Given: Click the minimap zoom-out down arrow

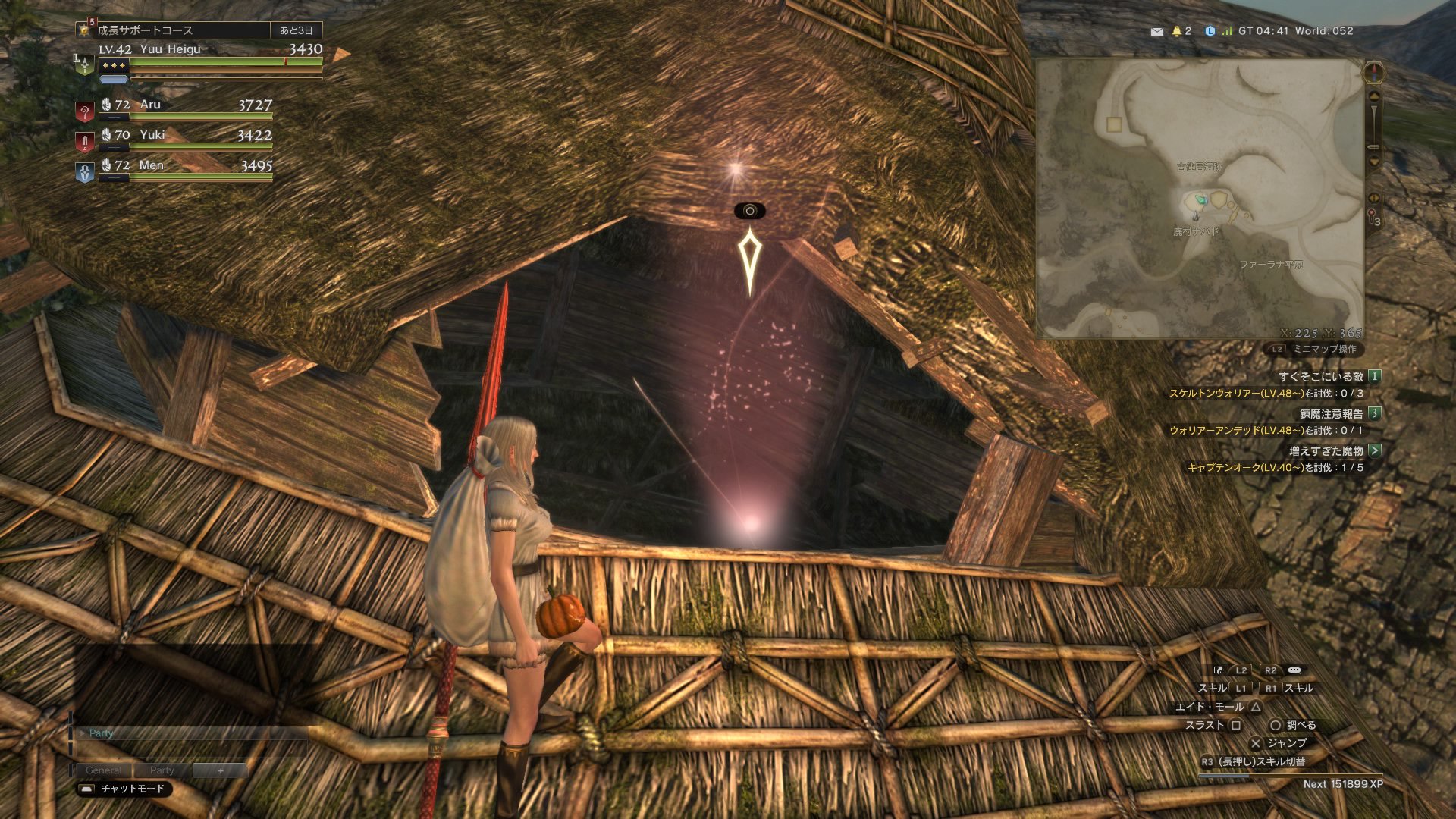Looking at the screenshot, I should coord(1373,162).
